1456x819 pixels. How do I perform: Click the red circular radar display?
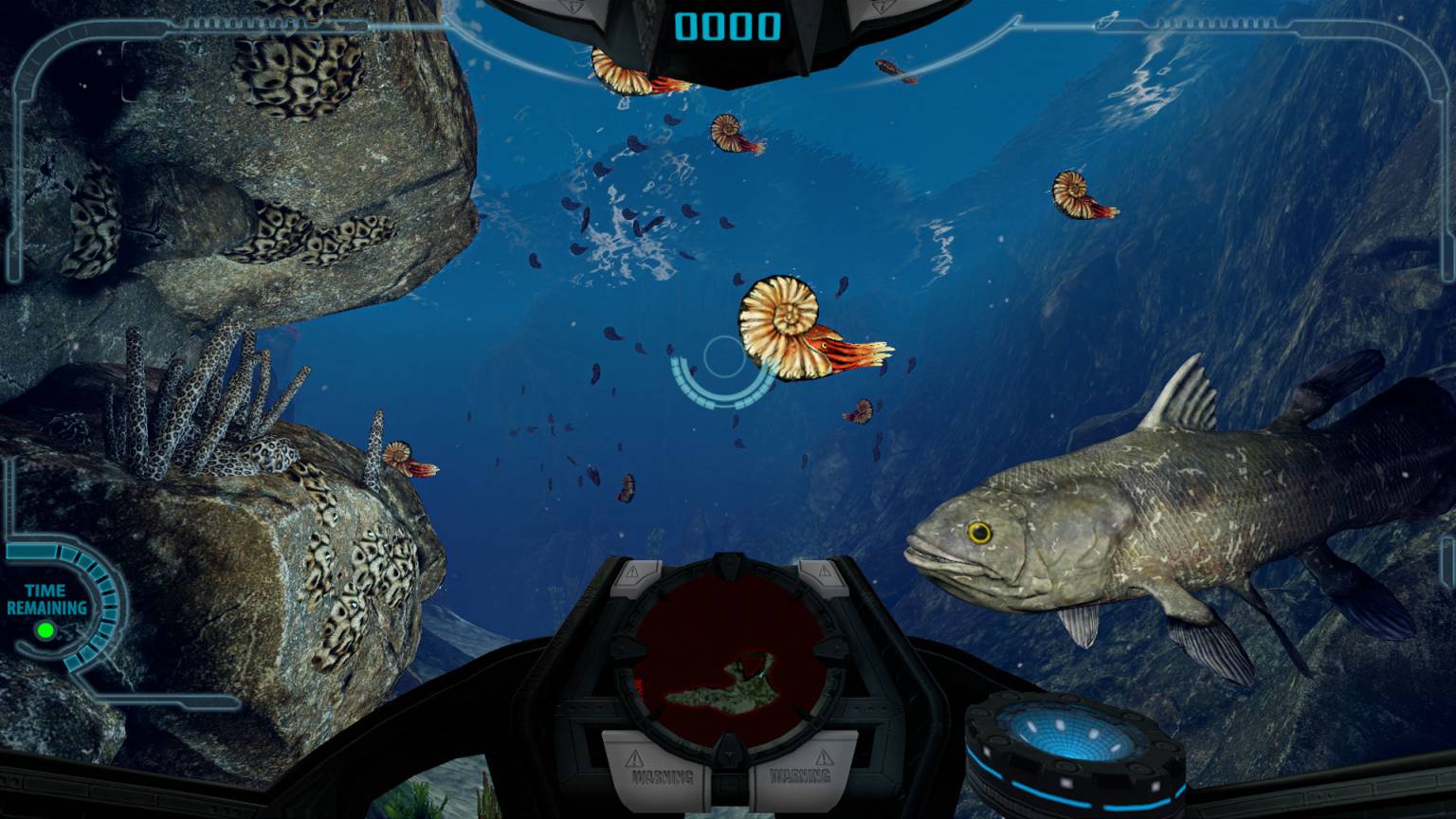pos(728,654)
